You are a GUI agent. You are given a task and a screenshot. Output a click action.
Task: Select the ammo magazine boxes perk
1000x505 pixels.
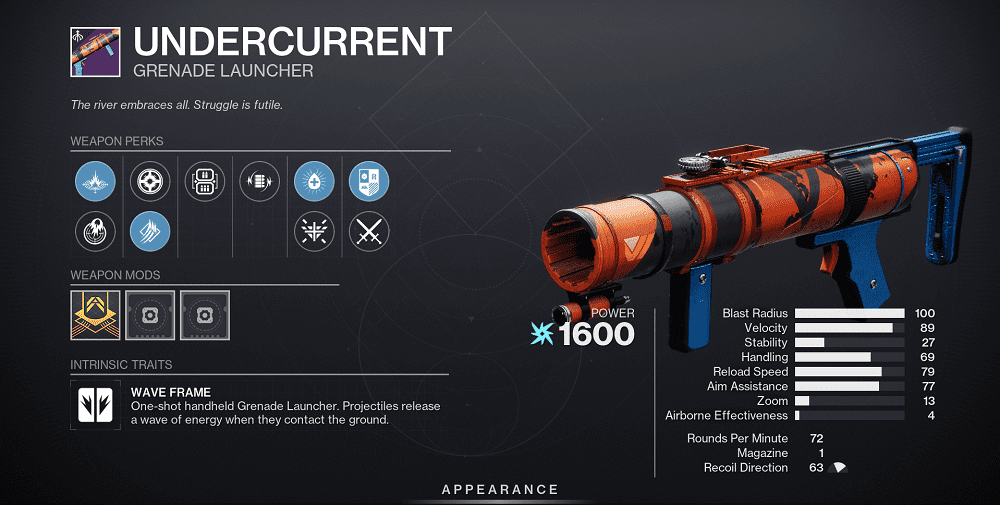point(205,182)
